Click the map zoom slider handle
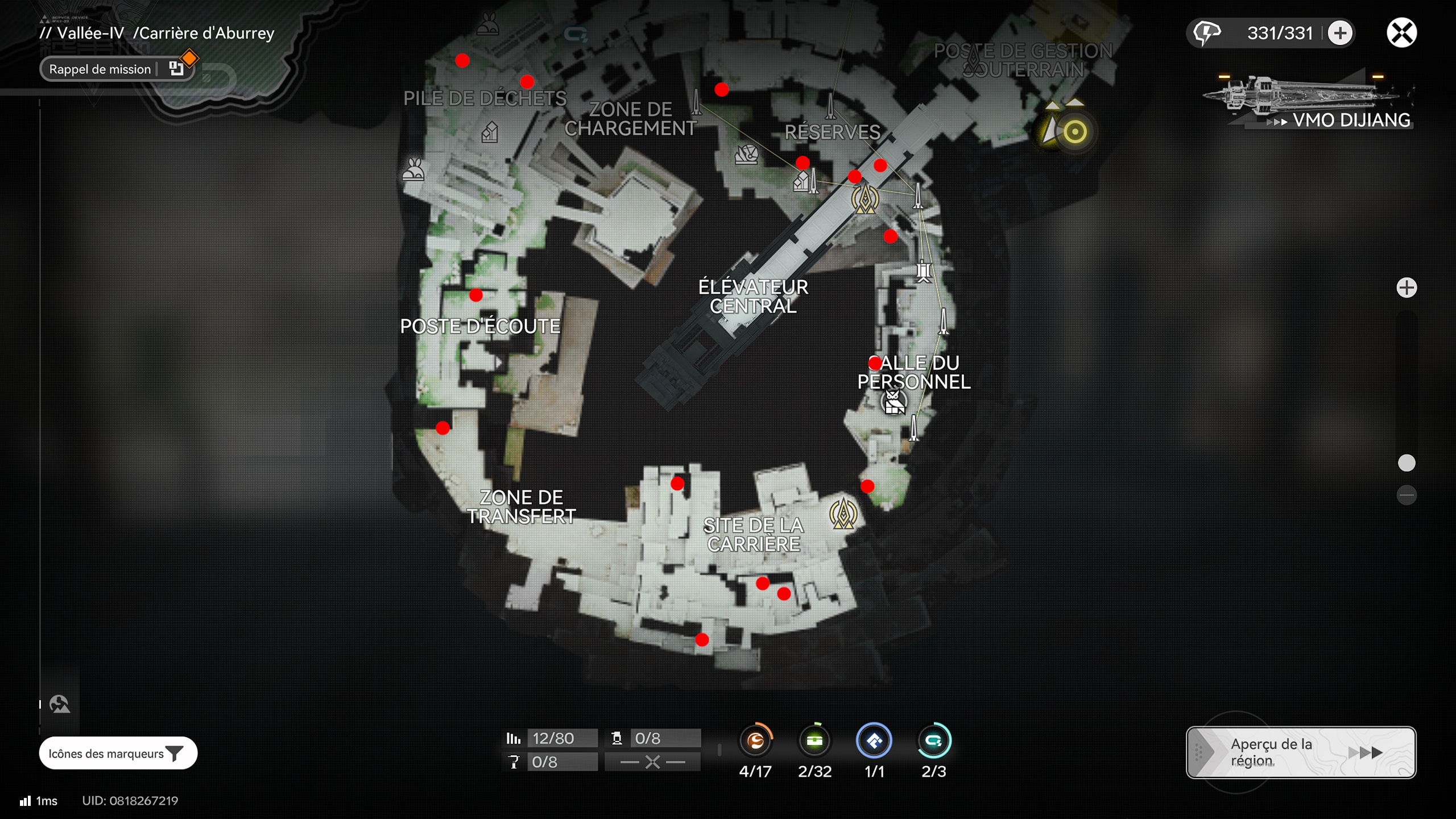 1407,463
